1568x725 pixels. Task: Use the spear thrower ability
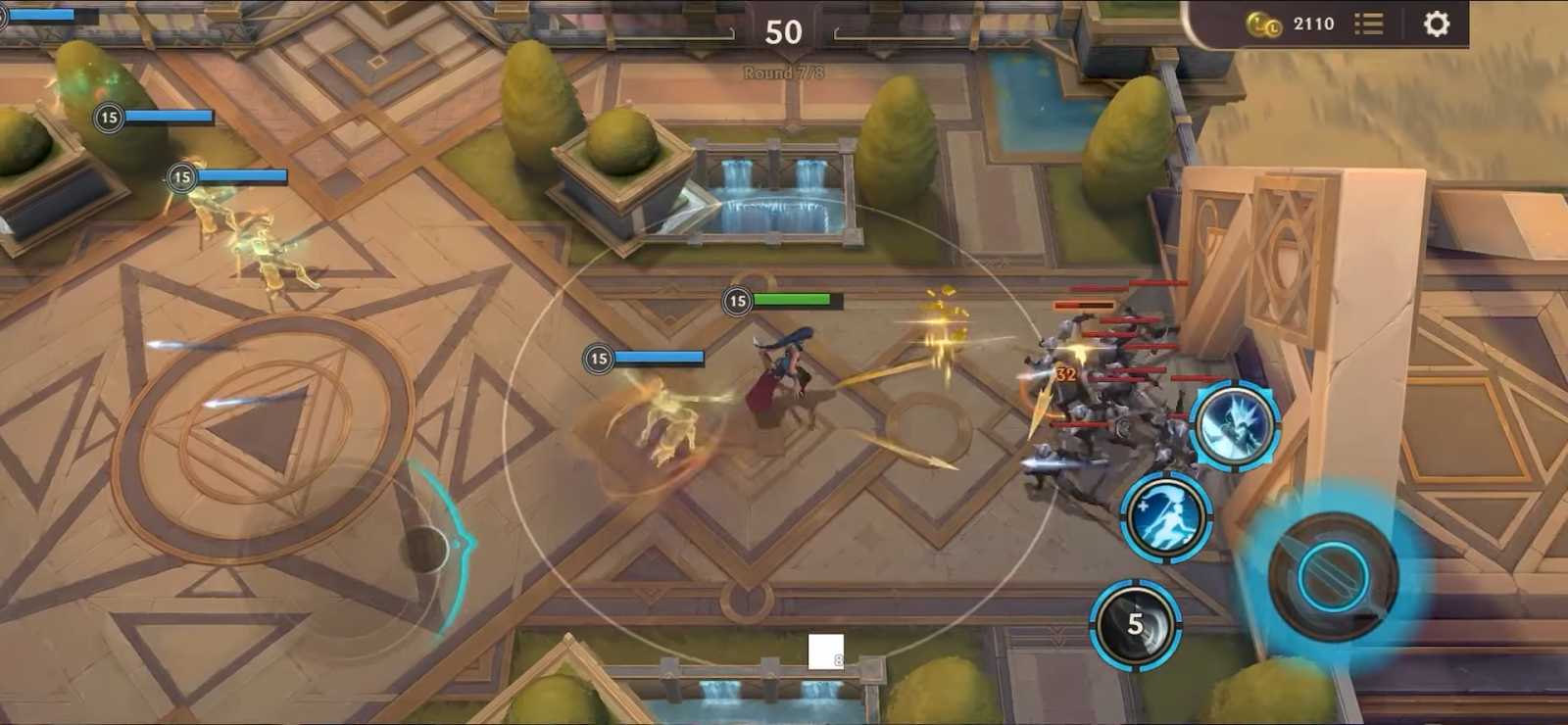pos(1166,516)
